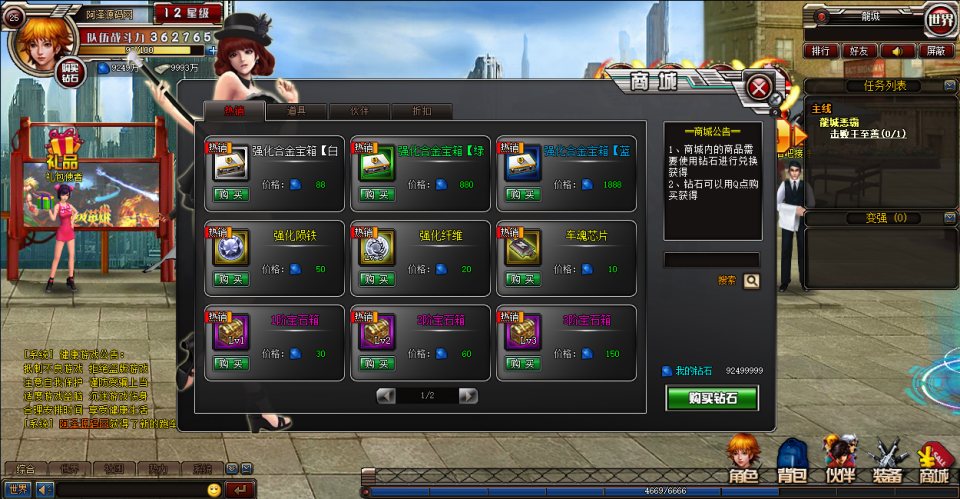Buy the 1阶宝石箱 gem box
The width and height of the screenshot is (960, 499).
click(231, 363)
